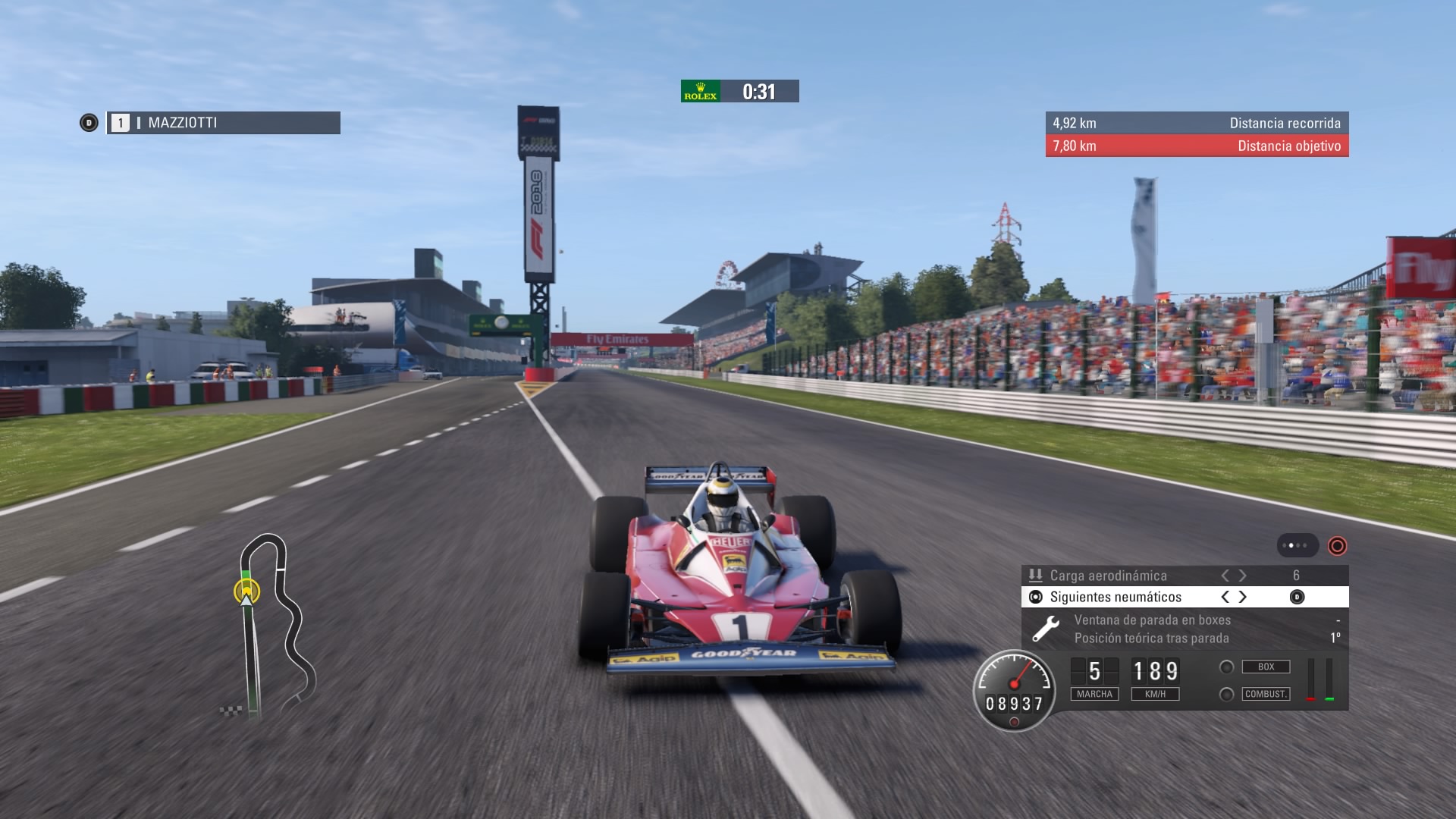Decrease Carga aerodinámica with left arrow
This screenshot has width=1456, height=819.
tap(1225, 576)
